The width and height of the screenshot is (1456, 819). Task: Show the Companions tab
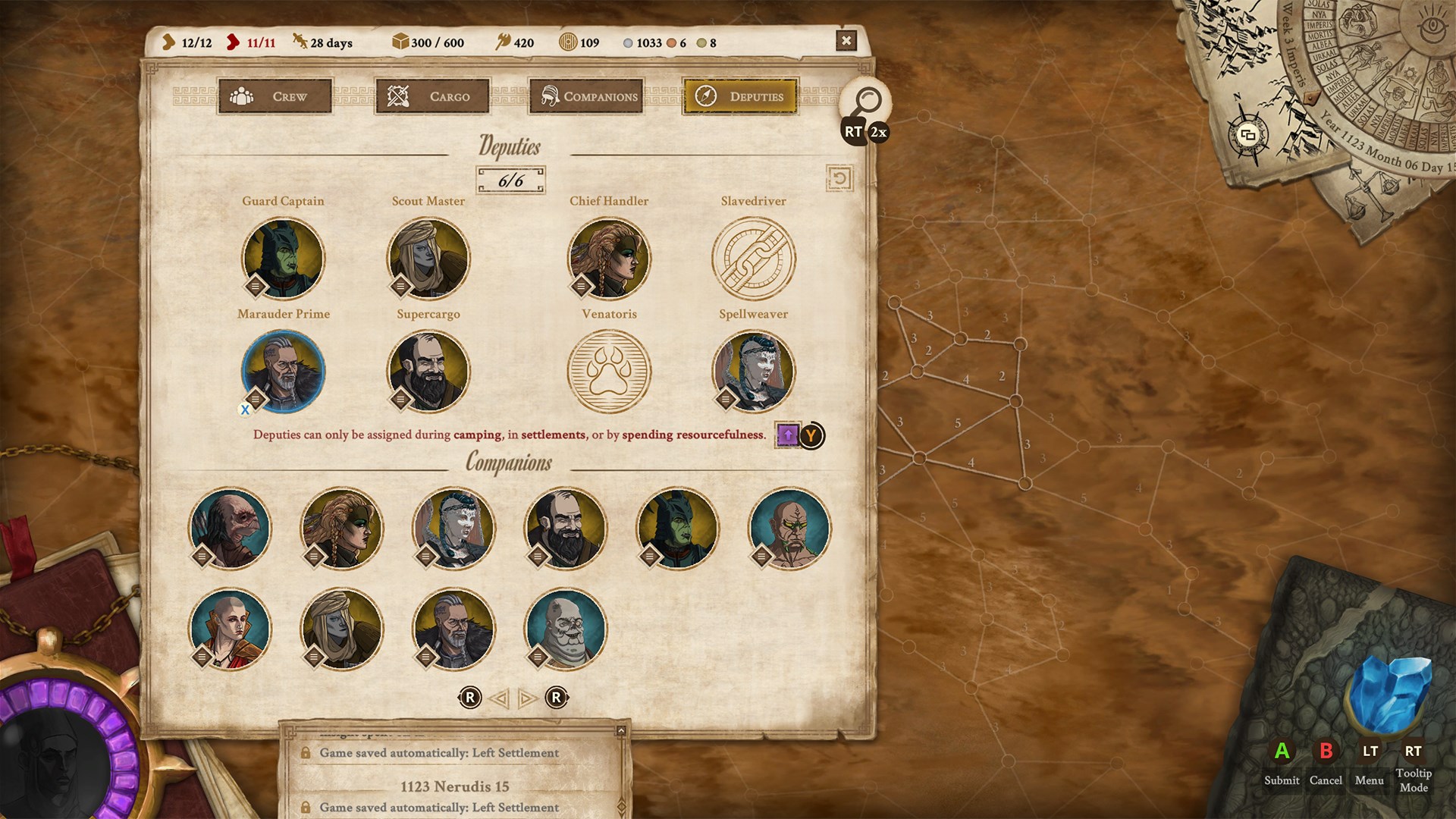click(586, 96)
